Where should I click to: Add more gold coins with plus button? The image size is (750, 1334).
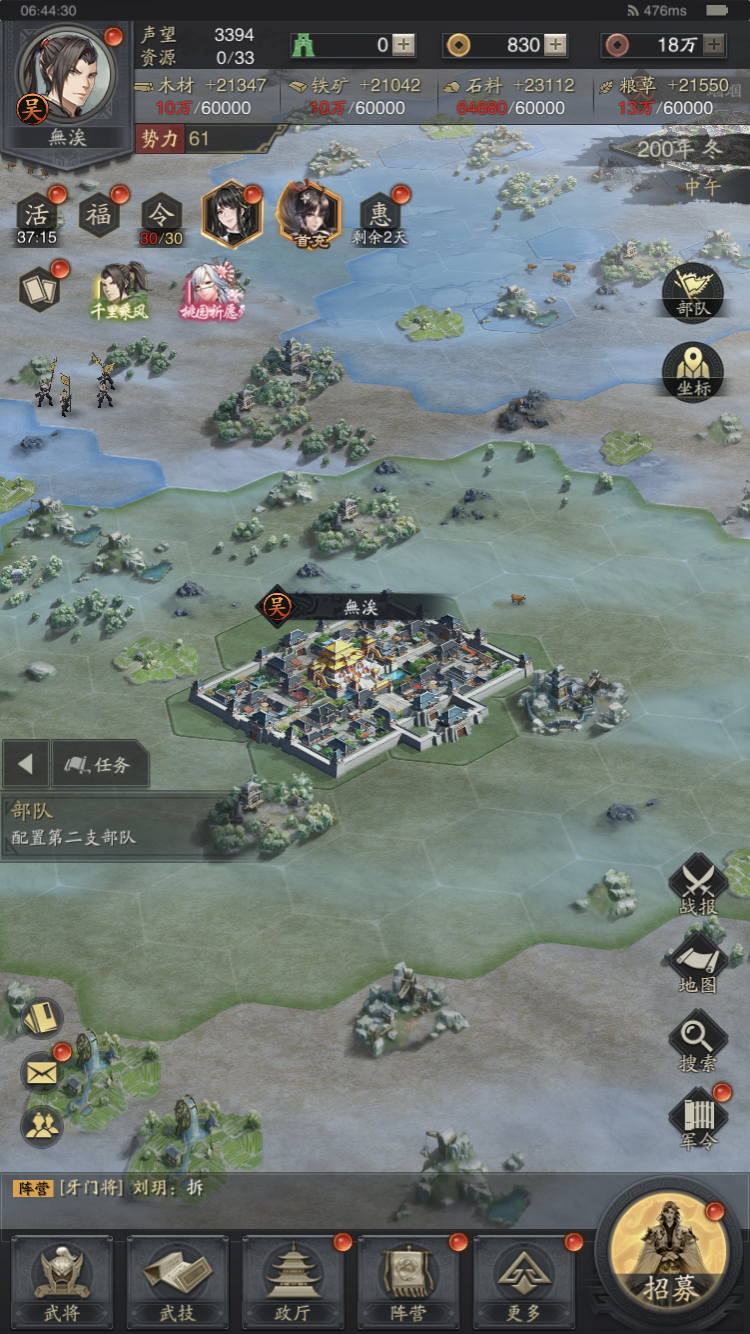tap(555, 45)
